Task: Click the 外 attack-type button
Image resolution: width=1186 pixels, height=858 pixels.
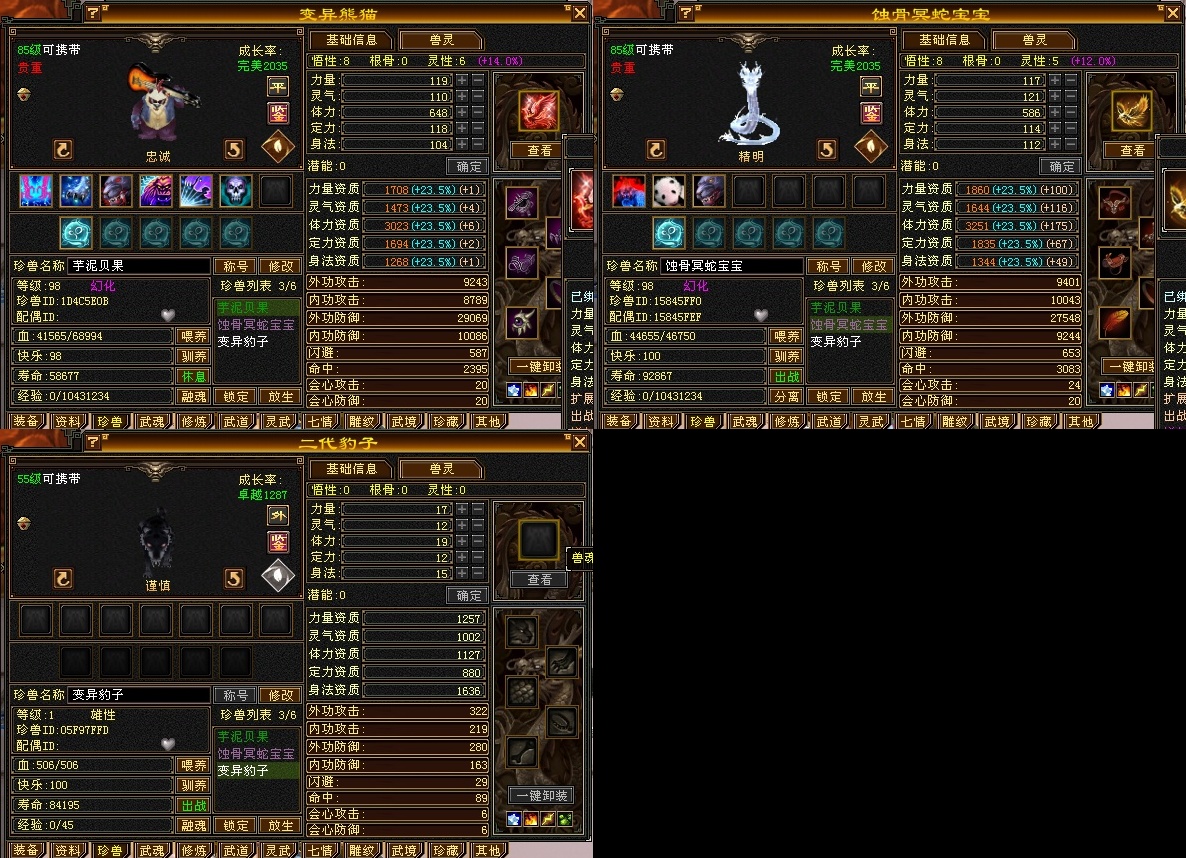Action: 277,516
